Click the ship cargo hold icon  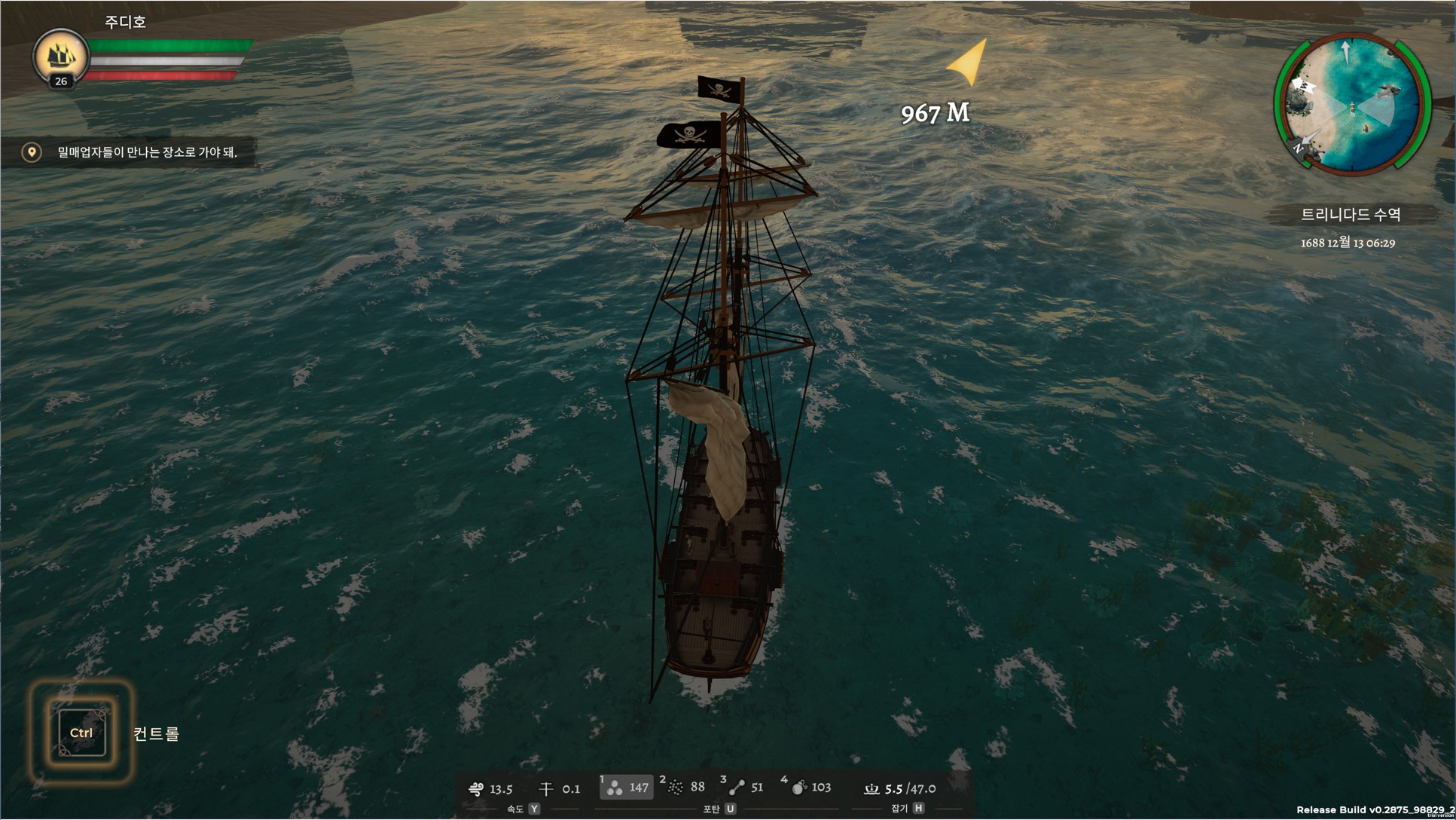pyautogui.click(x=871, y=789)
